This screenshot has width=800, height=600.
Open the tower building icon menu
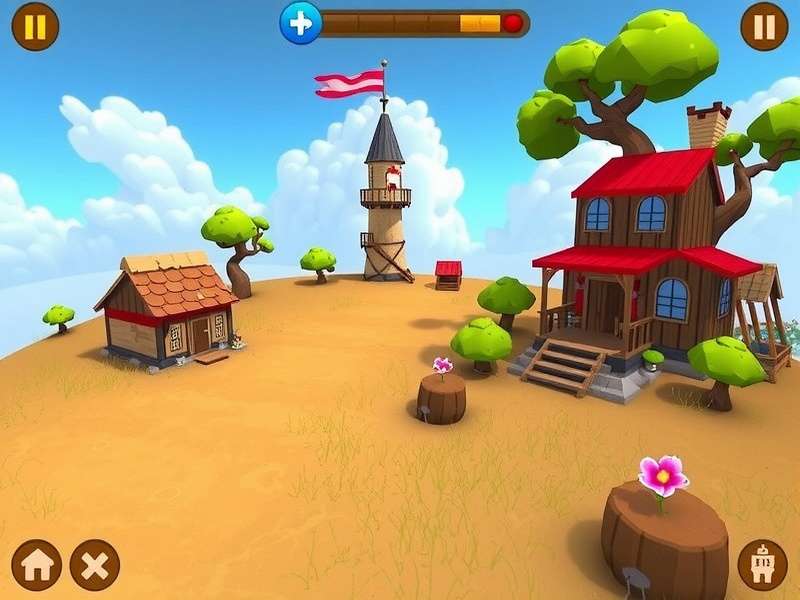[x=762, y=565]
